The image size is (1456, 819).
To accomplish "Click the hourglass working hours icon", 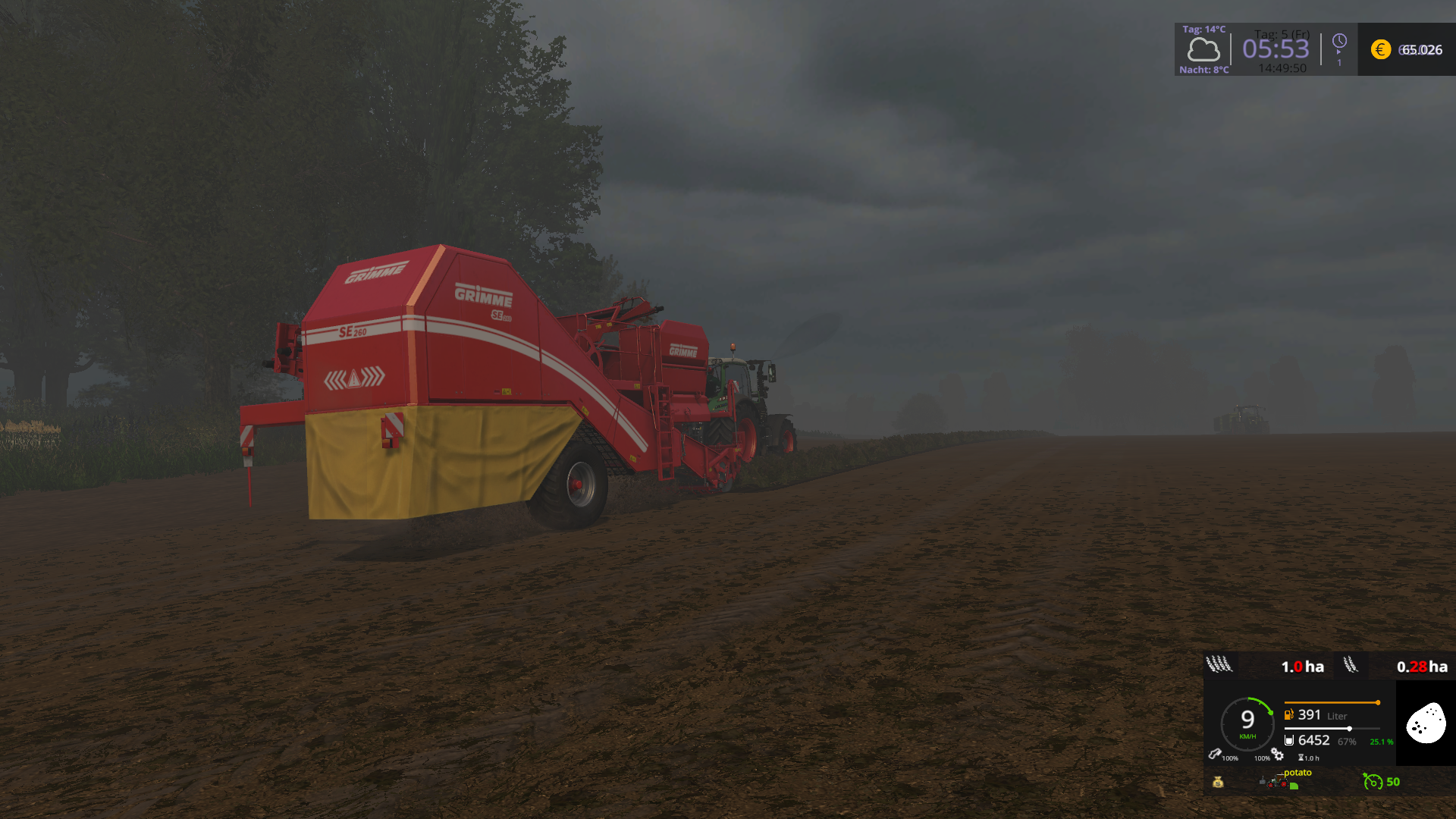I will (x=1301, y=758).
